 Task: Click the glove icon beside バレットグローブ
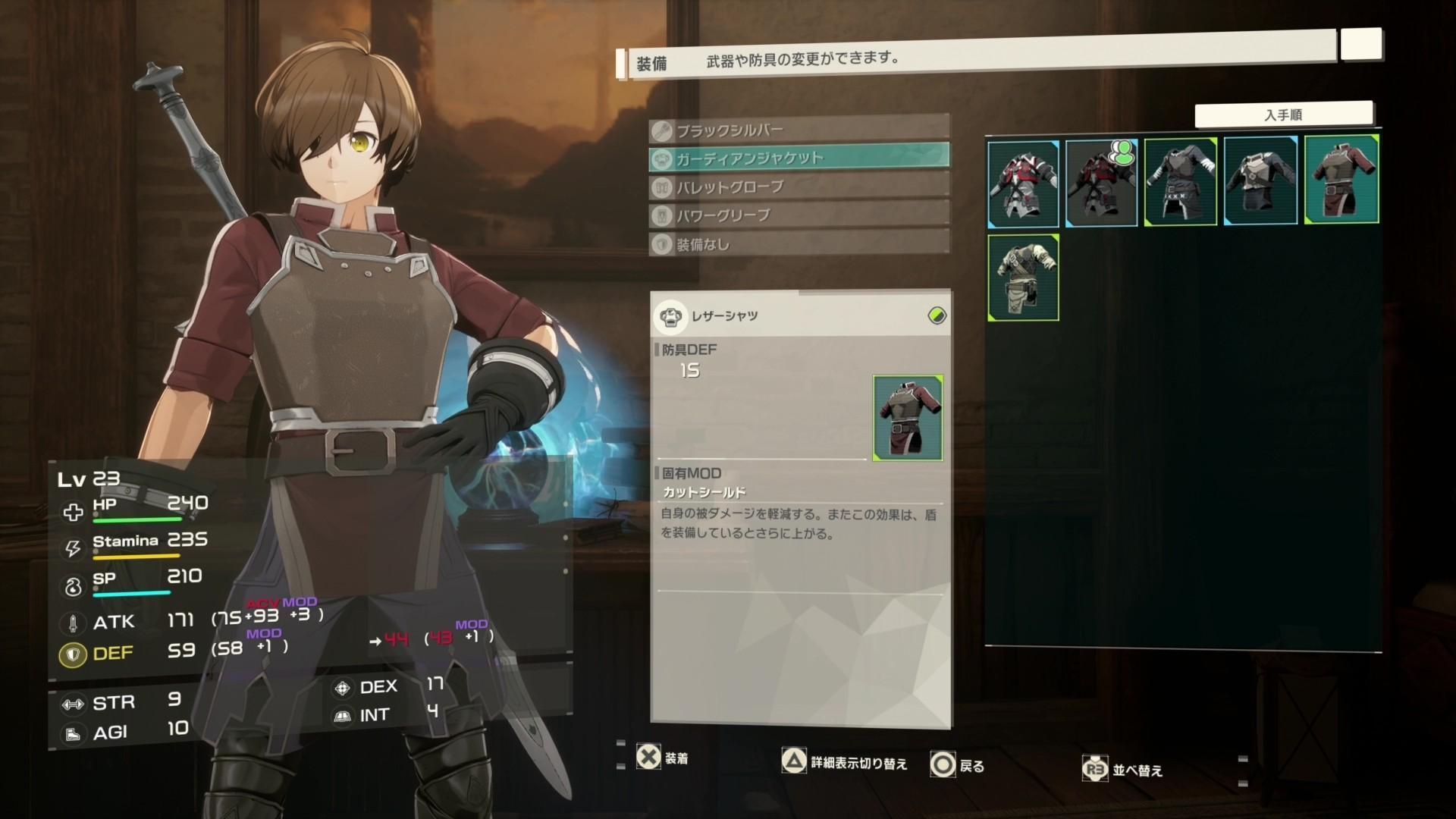pyautogui.click(x=662, y=187)
